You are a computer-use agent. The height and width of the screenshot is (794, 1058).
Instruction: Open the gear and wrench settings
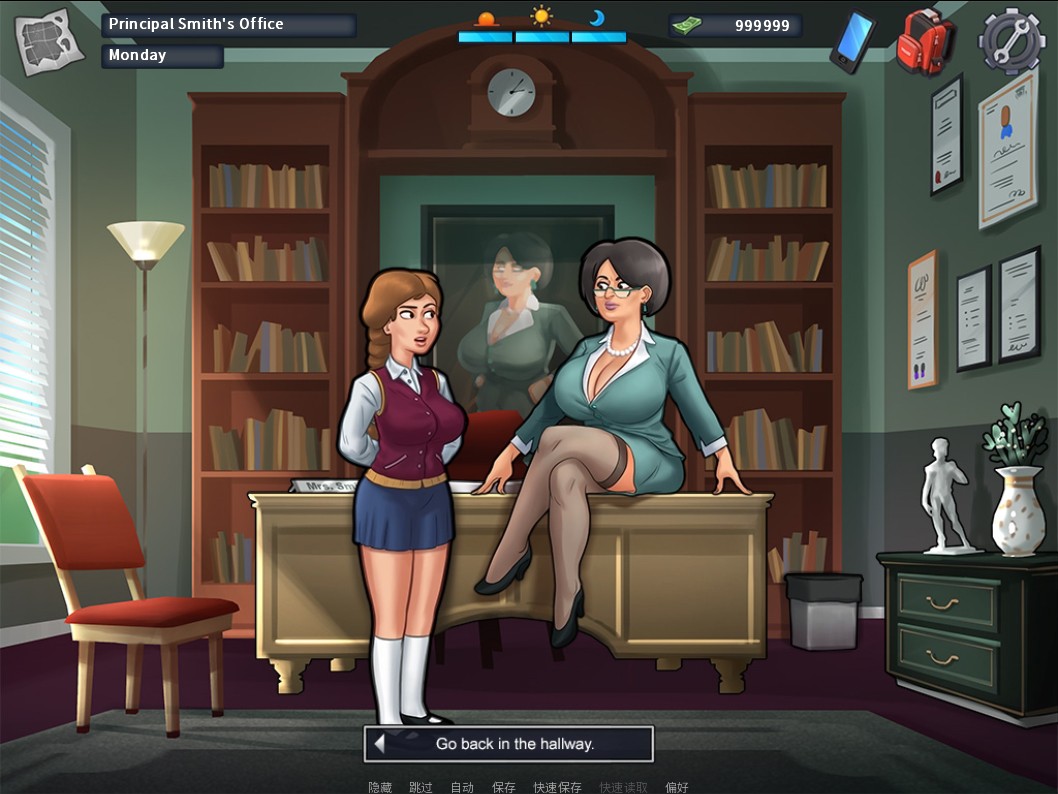pos(1011,42)
